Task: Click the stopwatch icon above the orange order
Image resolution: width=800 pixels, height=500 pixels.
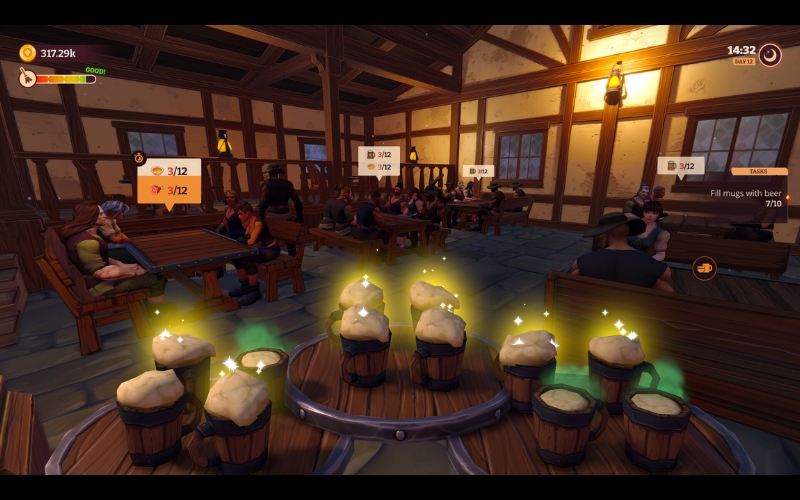Action: [139, 158]
